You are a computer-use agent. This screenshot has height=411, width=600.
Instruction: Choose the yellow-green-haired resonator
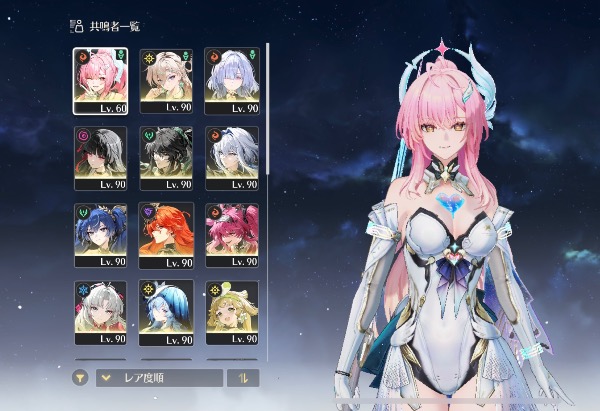(x=231, y=311)
